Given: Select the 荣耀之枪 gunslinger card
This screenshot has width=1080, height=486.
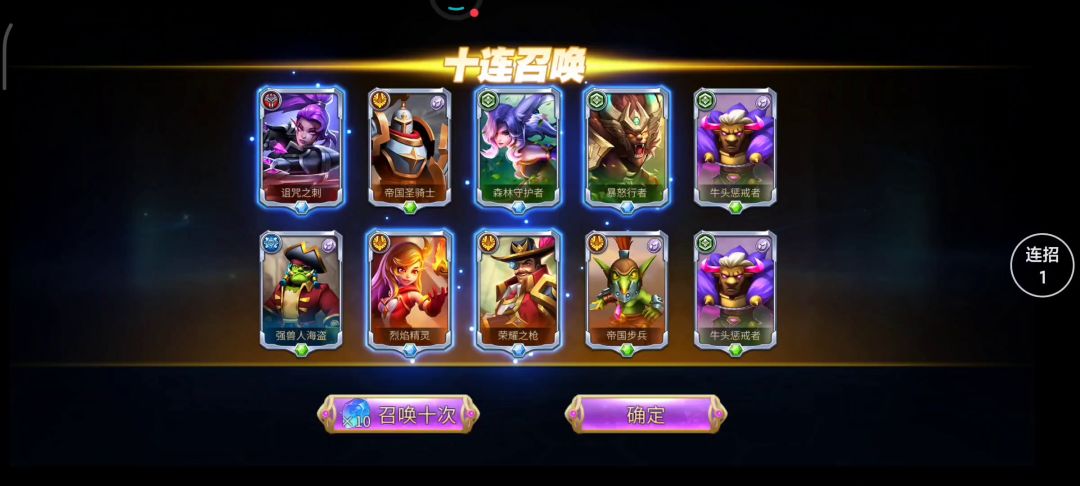Looking at the screenshot, I should (x=518, y=289).
